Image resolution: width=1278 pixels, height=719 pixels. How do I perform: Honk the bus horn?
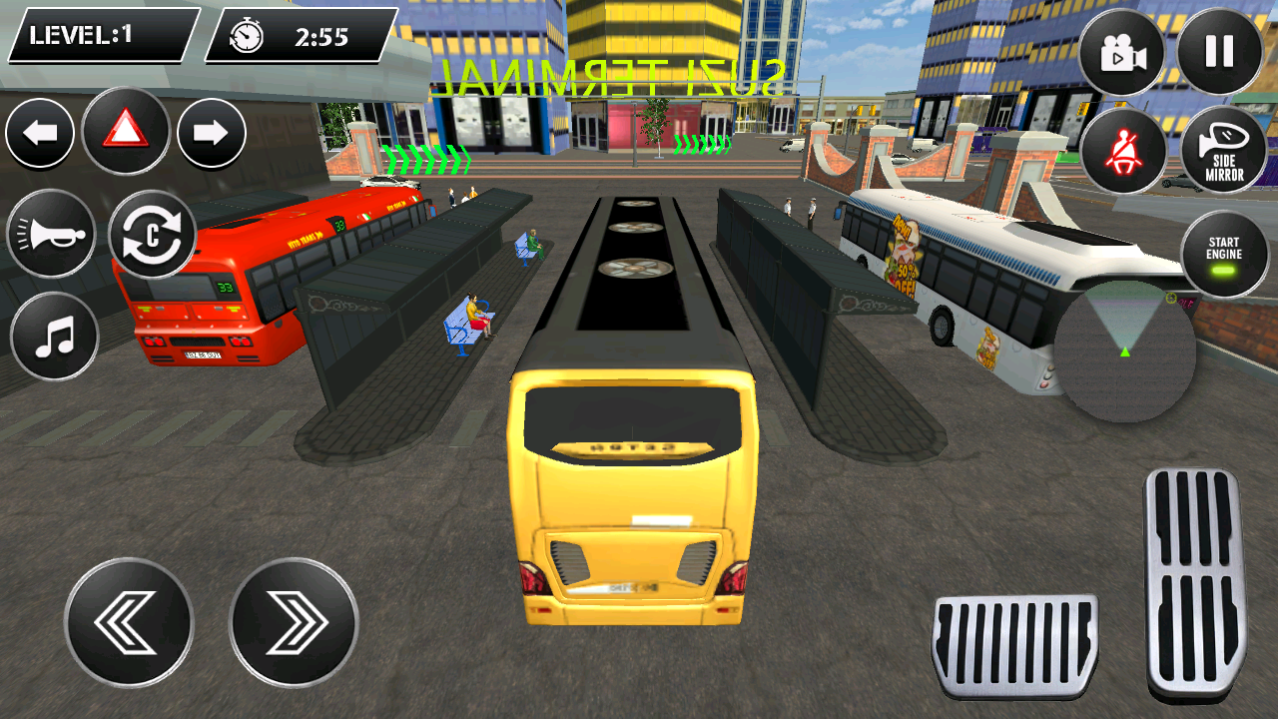[x=51, y=235]
